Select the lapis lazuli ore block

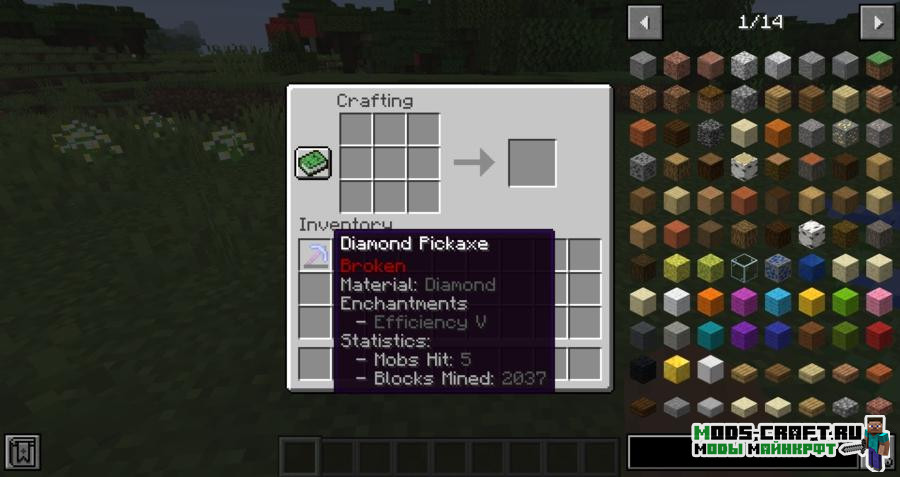[x=777, y=268]
